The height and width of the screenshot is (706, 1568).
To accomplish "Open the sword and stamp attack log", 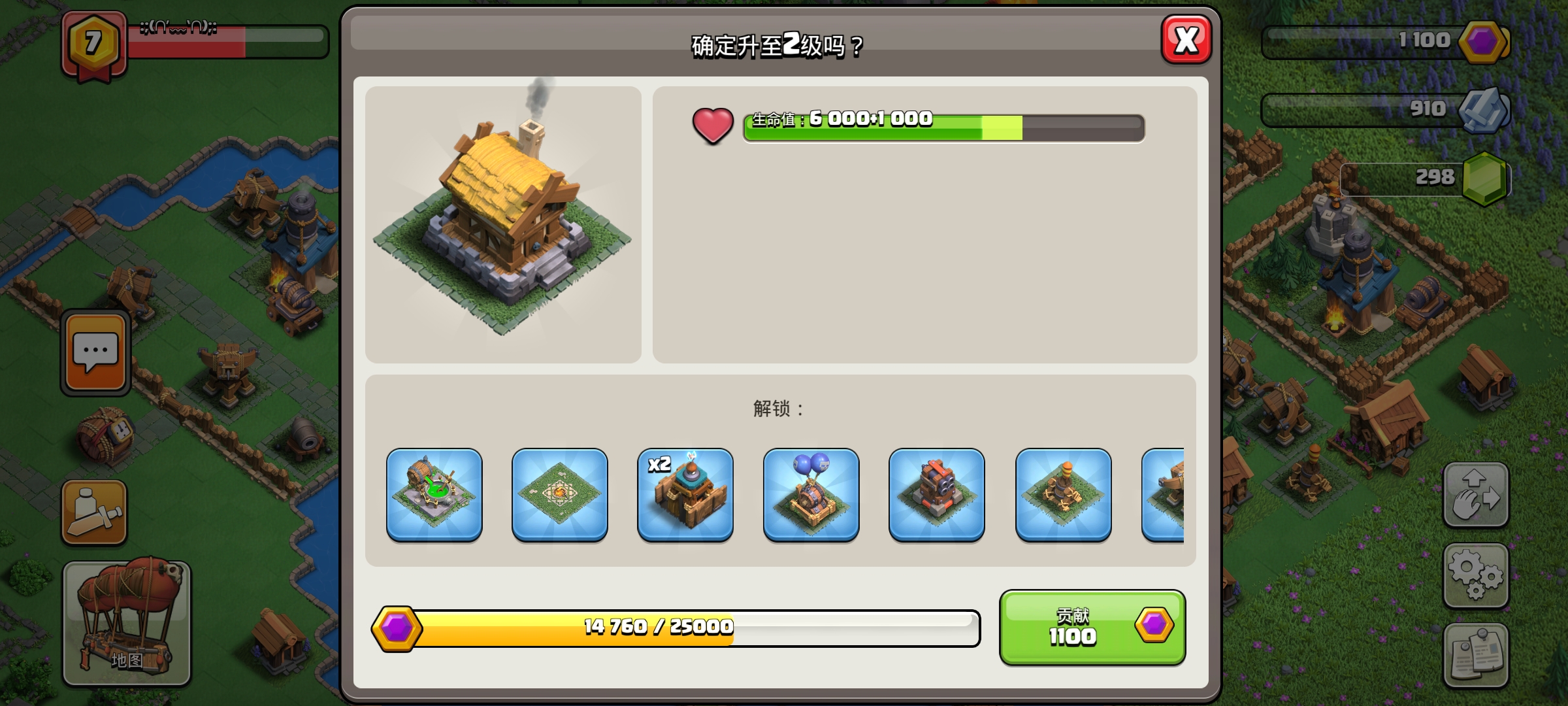I will [x=94, y=513].
